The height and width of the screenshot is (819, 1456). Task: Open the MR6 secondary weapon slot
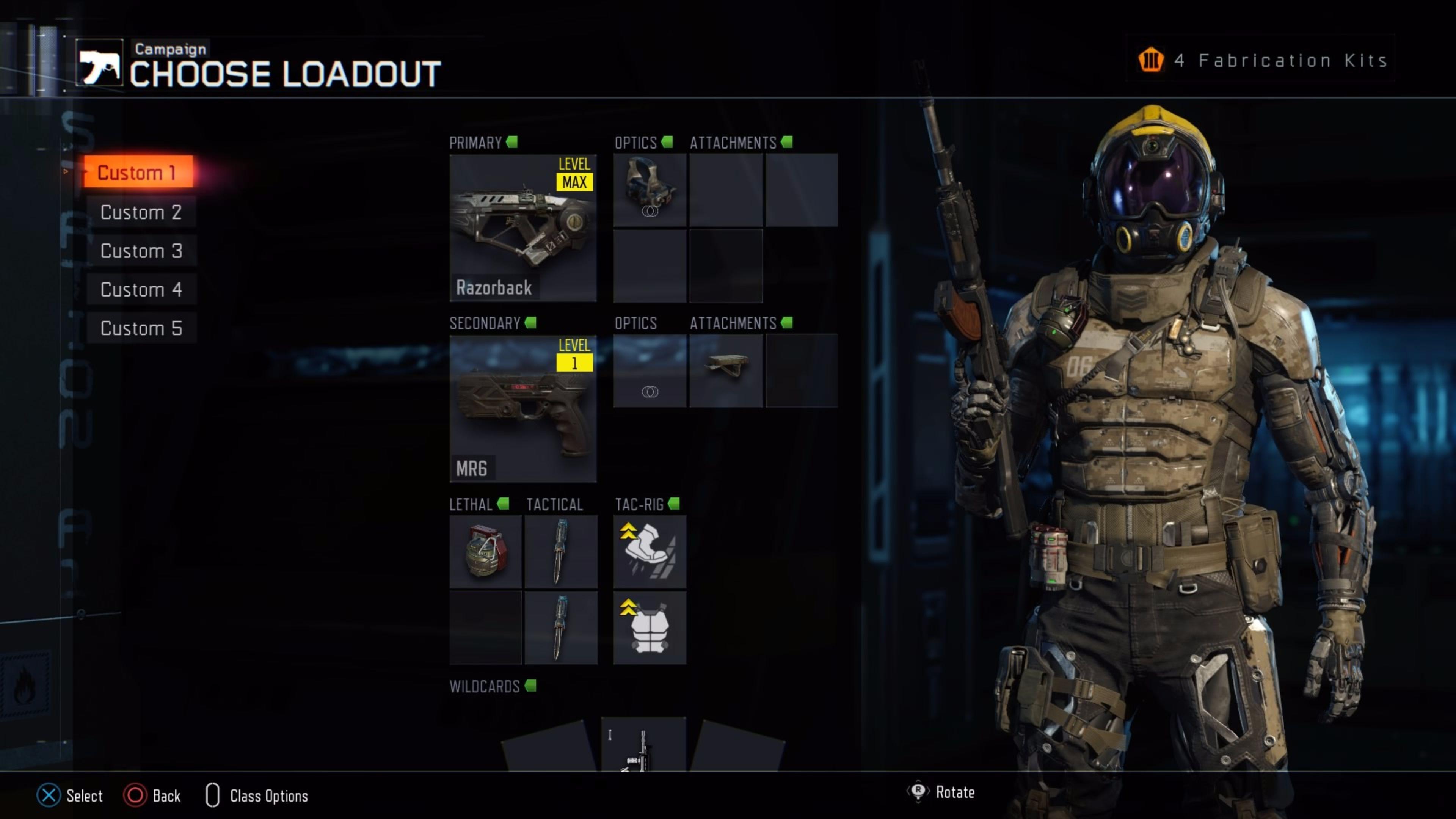(523, 409)
